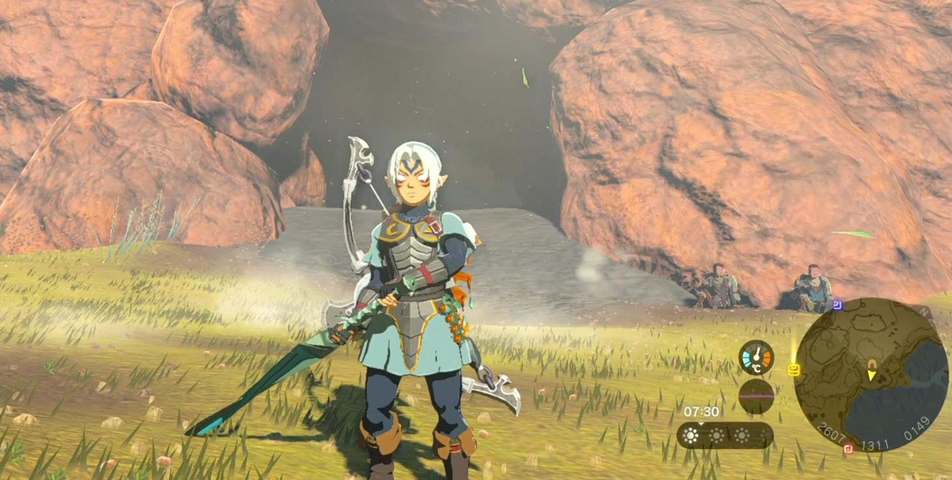Click the temperature gauge icon

pos(756,358)
